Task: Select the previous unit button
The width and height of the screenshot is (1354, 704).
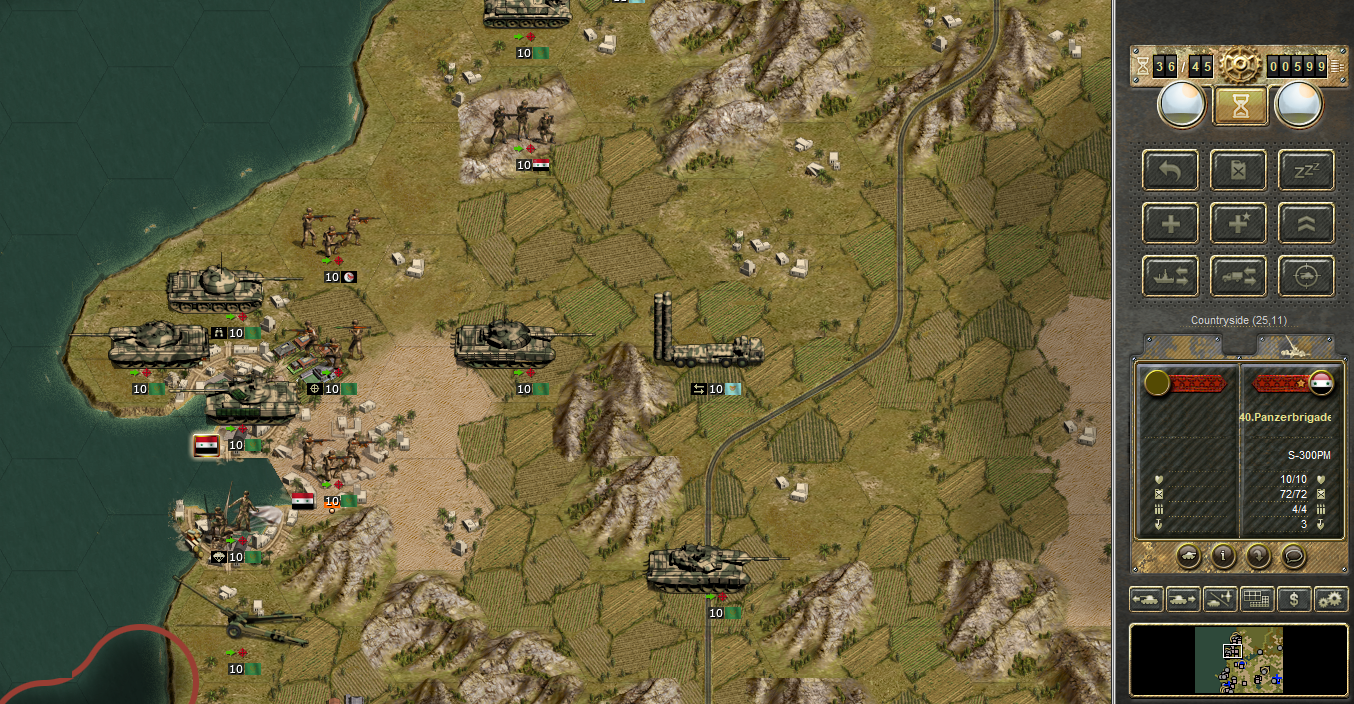Action: tap(1146, 599)
